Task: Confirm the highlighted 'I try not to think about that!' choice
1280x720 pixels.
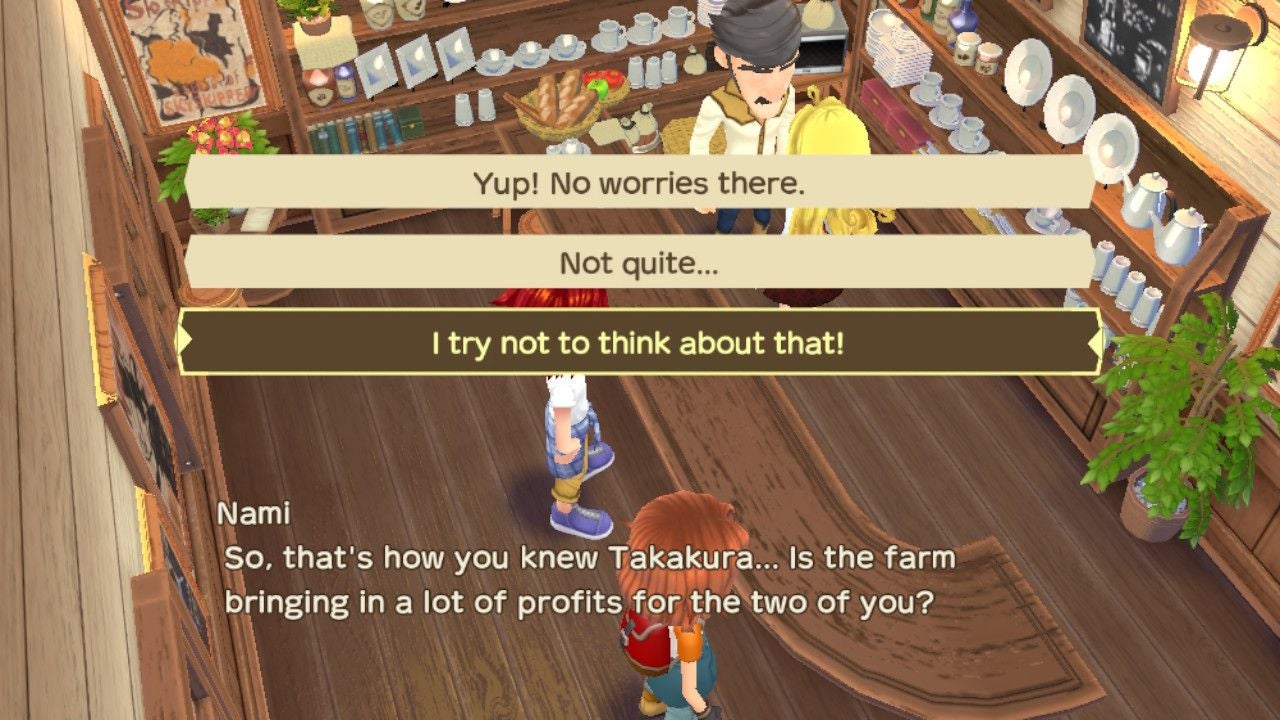Action: click(x=640, y=344)
